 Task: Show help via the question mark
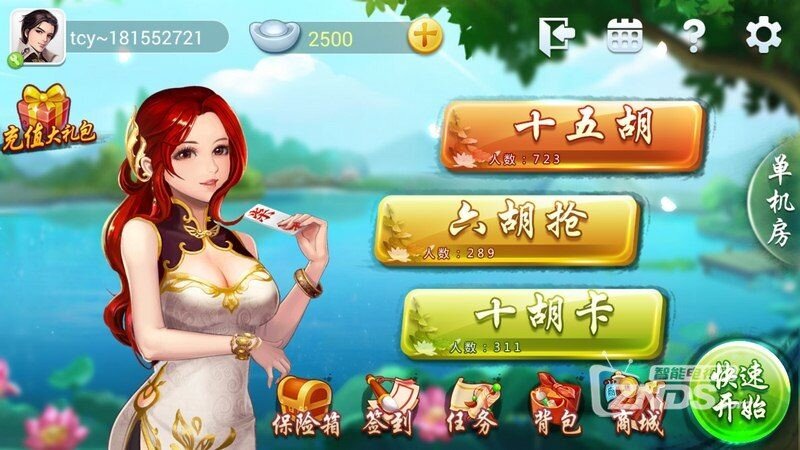[692, 37]
